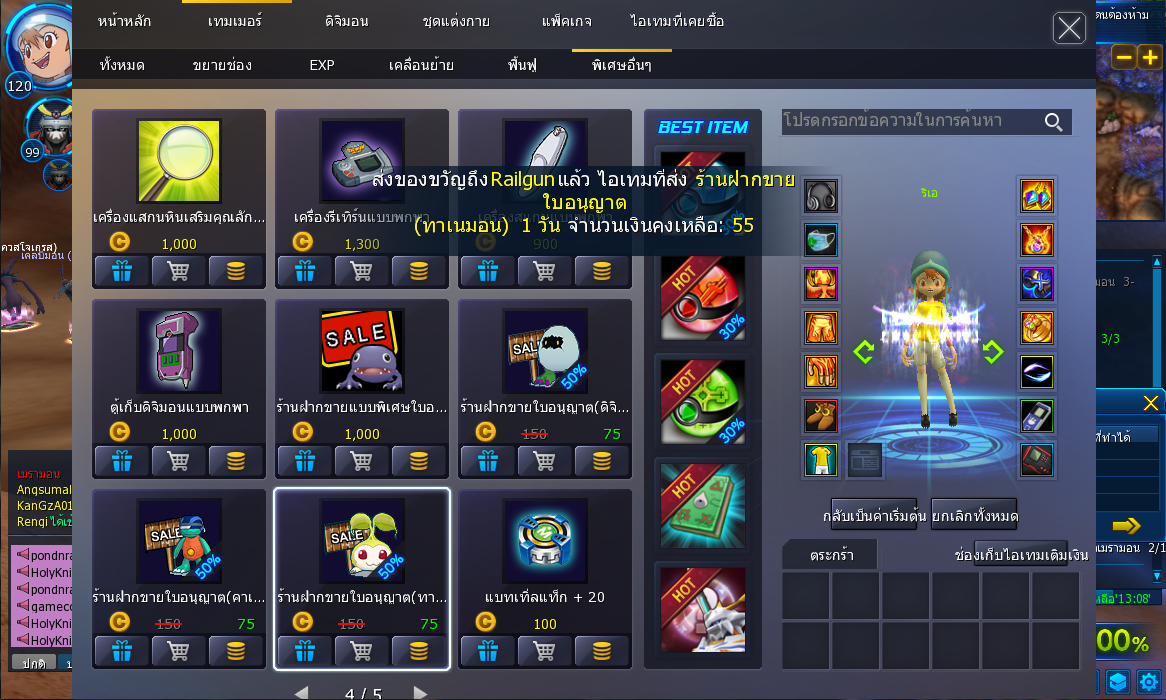Click coin stack button under ตู้เก็บดิจิมอนแบบพกพา
Image resolution: width=1166 pixels, height=700 pixels.
(x=236, y=461)
